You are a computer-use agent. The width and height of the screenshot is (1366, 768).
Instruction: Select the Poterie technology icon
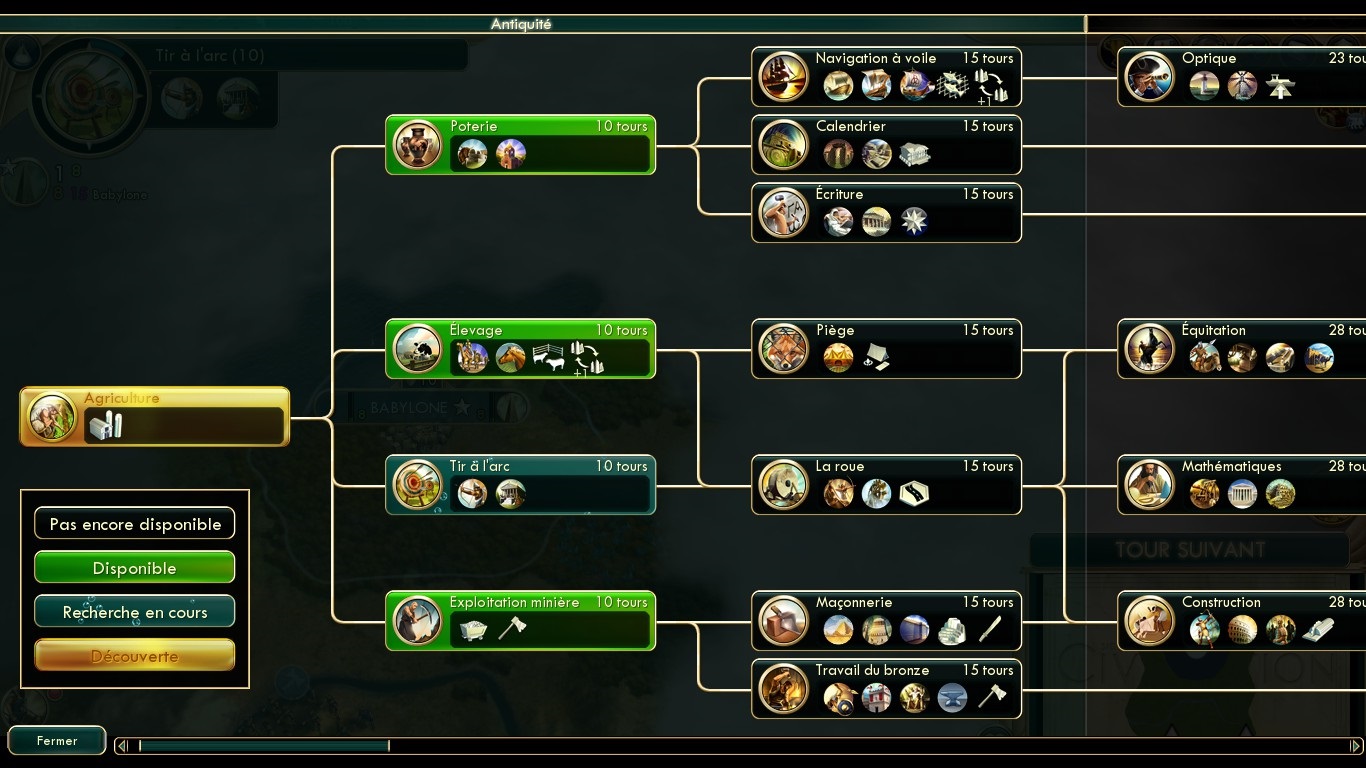pyautogui.click(x=417, y=144)
